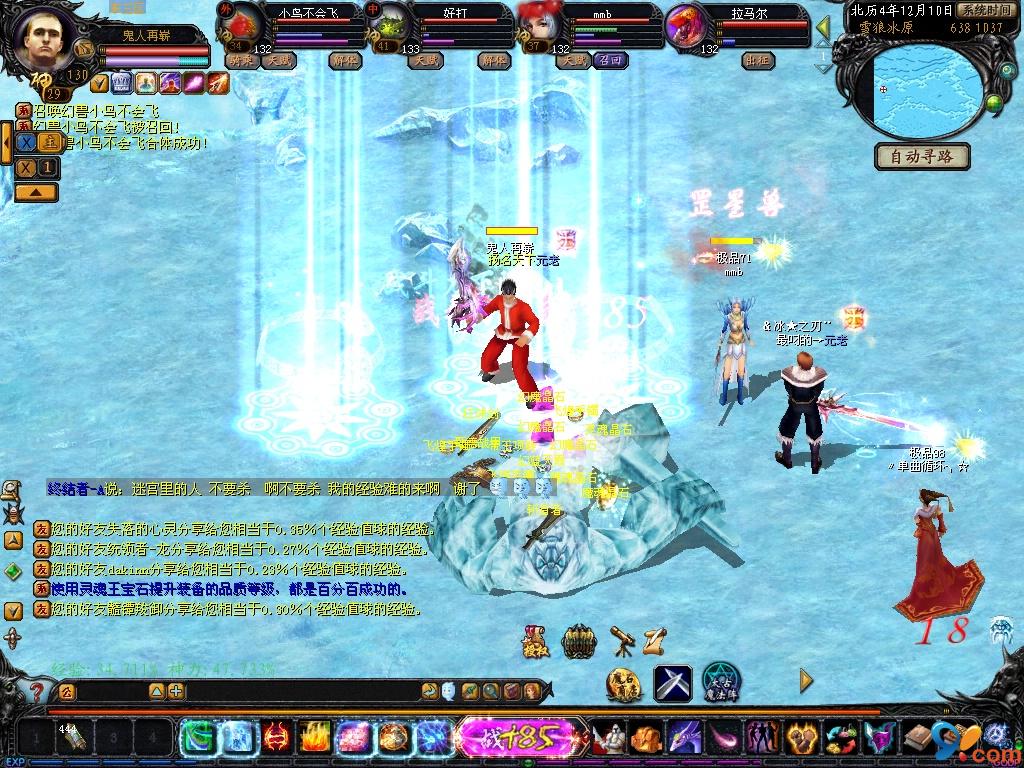This screenshot has width=1024, height=768.
Task: Open the help question mark button
Action: coord(36,691)
